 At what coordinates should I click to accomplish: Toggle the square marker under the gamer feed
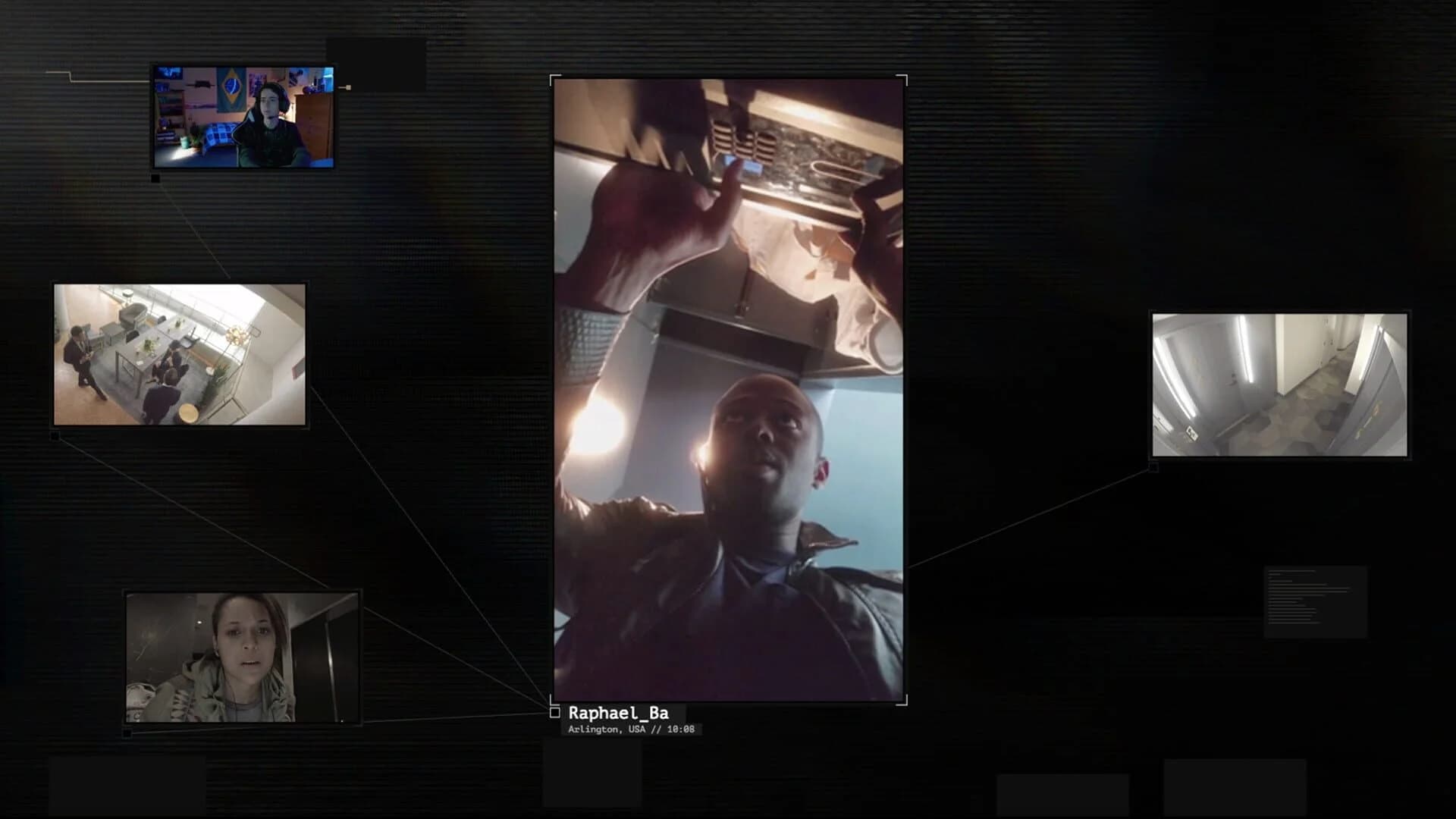[x=155, y=177]
